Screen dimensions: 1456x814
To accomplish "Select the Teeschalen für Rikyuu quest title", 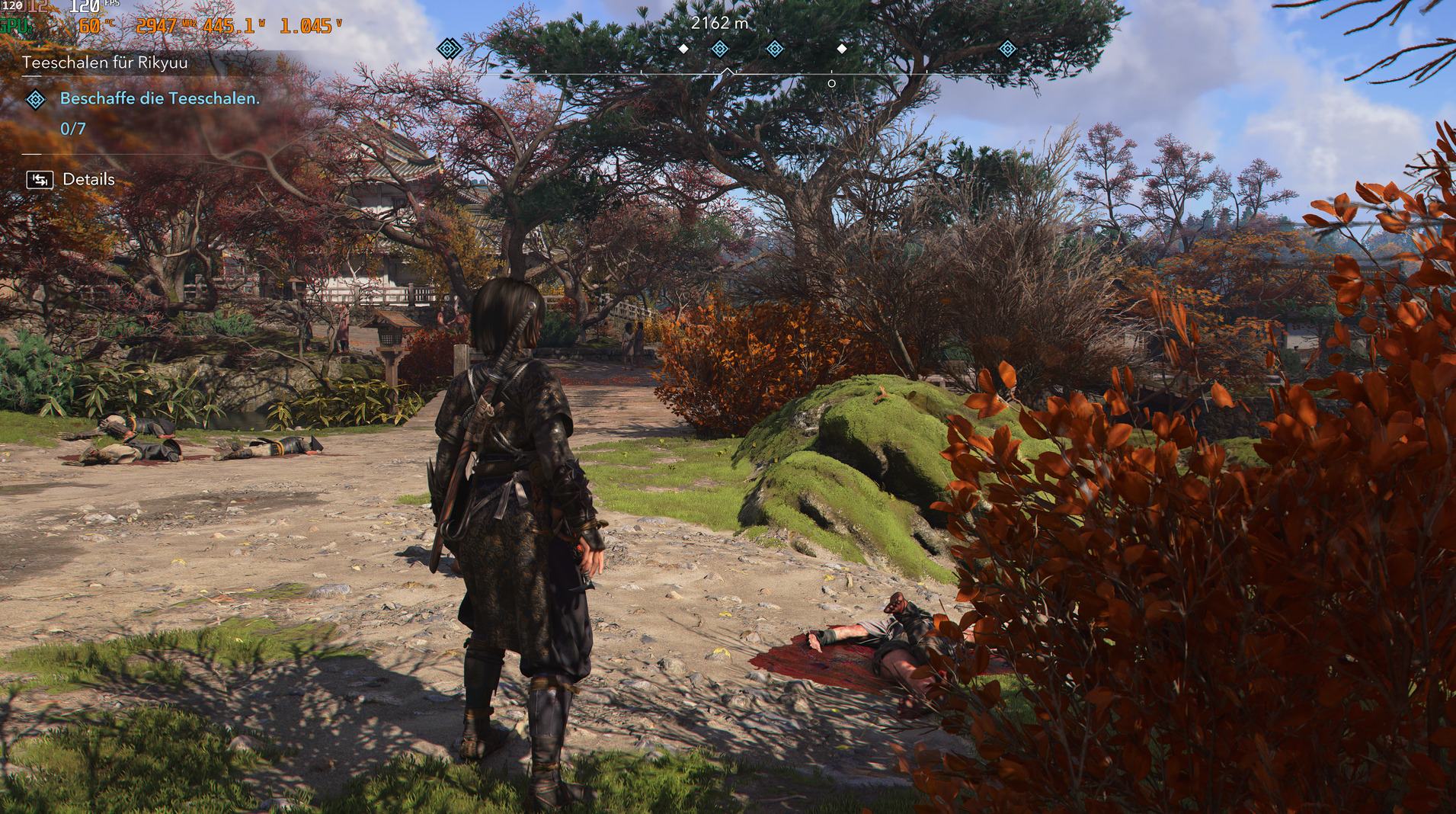I will [x=105, y=62].
